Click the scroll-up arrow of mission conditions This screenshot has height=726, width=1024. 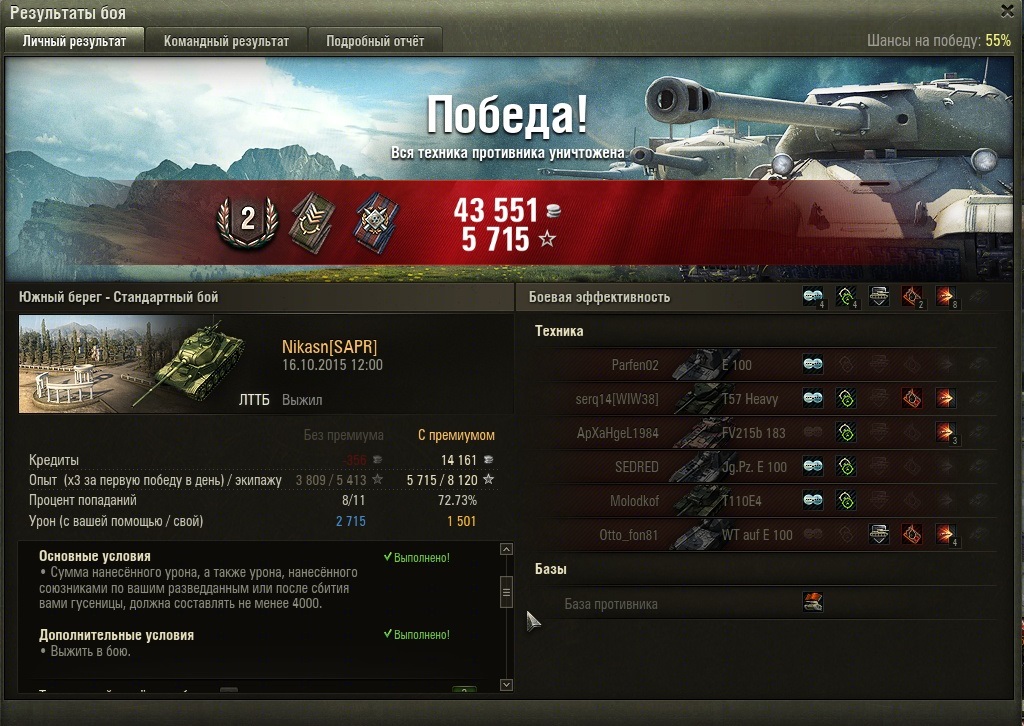[x=506, y=550]
